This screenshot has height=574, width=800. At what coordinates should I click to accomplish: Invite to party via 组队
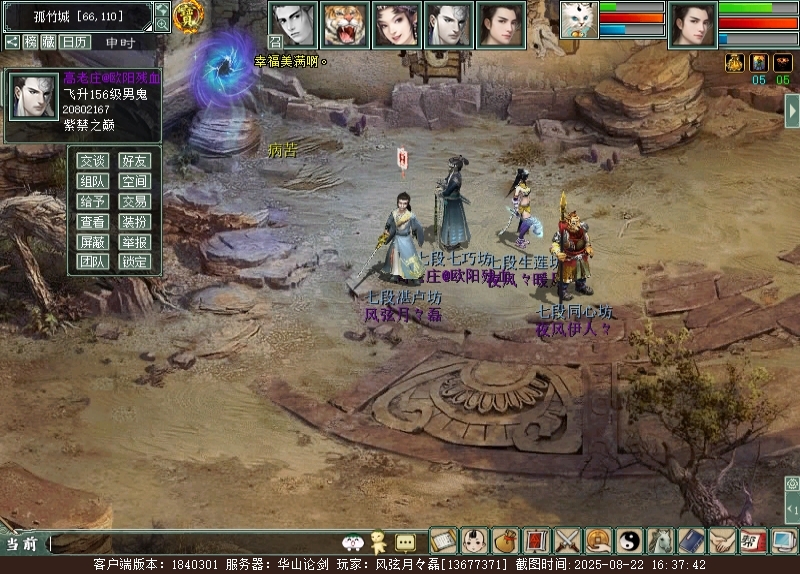(x=93, y=181)
